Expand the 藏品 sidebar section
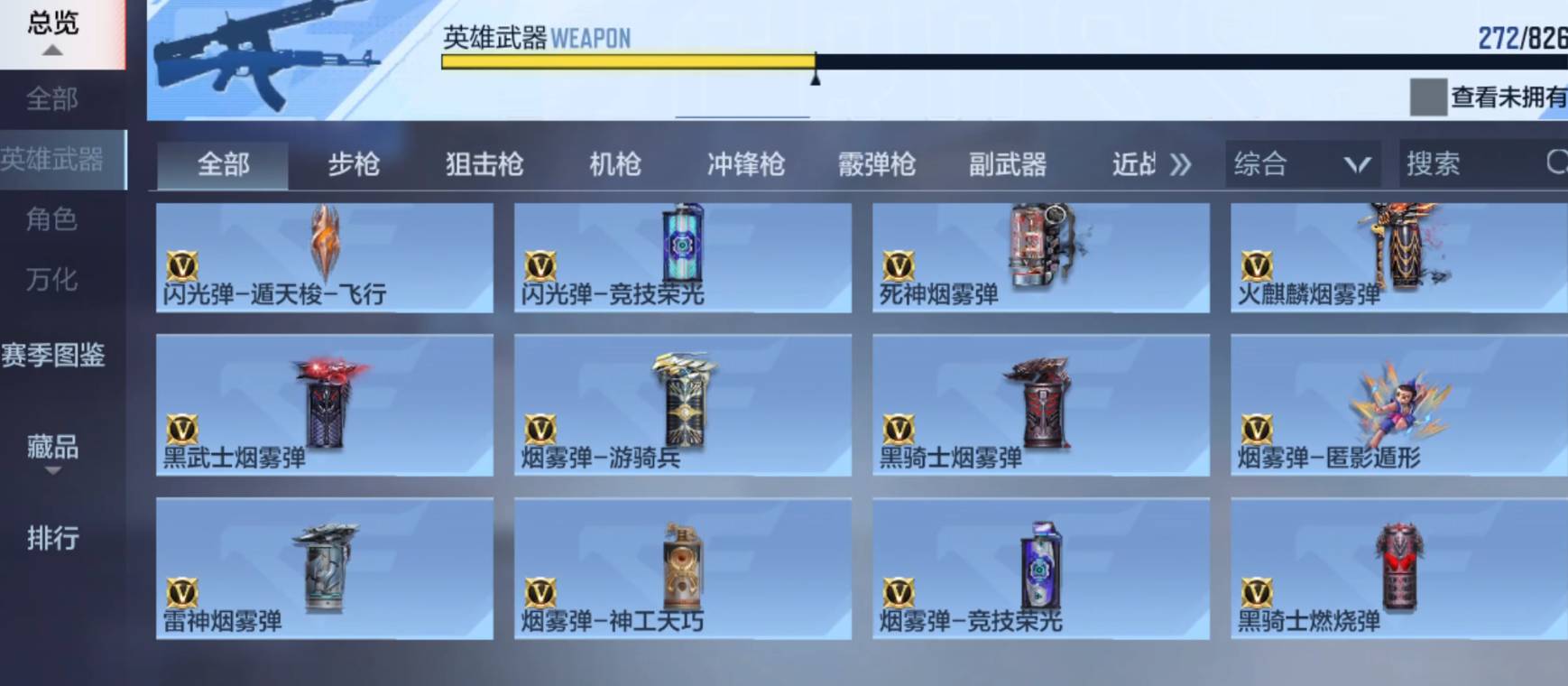The height and width of the screenshot is (686, 1568). pyautogui.click(x=52, y=447)
